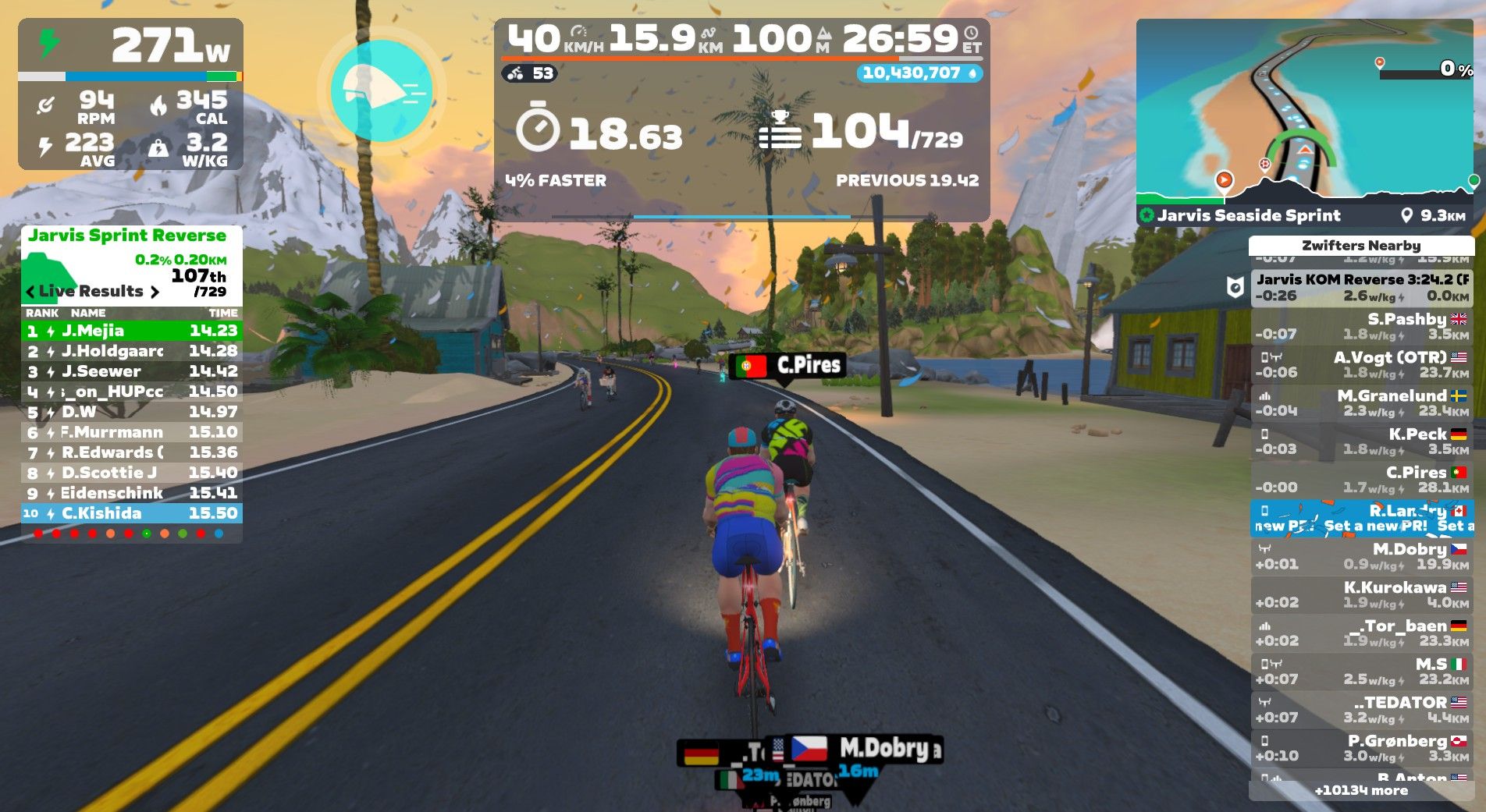The height and width of the screenshot is (812, 1486).
Task: Open the Jarvis Seaside Sprint route label
Action: [1248, 215]
